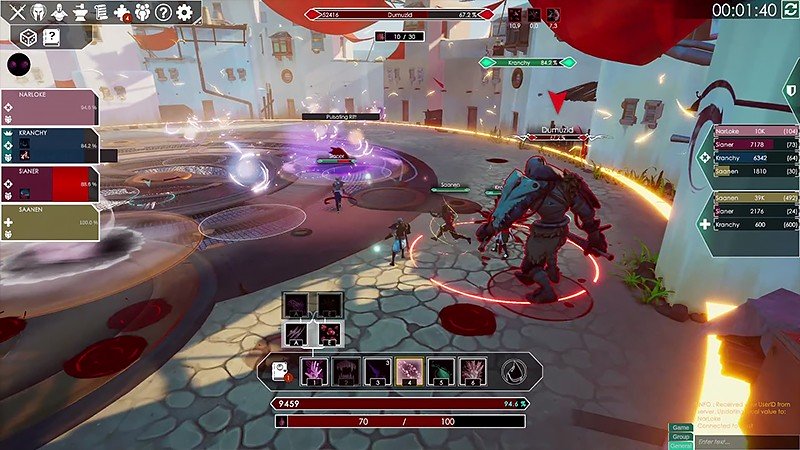Open the gear settings menu
The height and width of the screenshot is (450, 800).
pos(185,13)
